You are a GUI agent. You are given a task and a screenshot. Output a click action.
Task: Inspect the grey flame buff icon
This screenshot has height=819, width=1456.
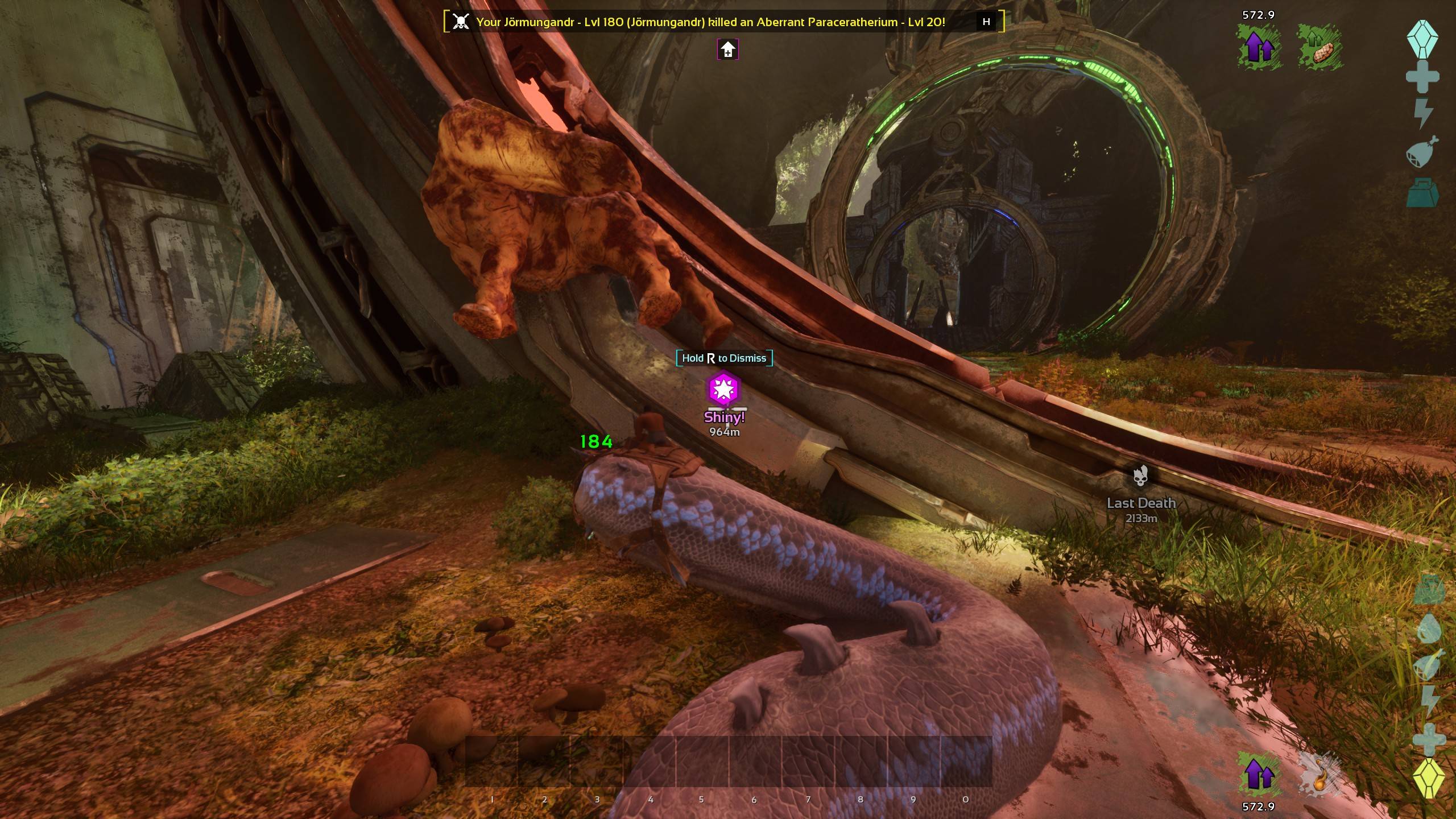click(1319, 775)
